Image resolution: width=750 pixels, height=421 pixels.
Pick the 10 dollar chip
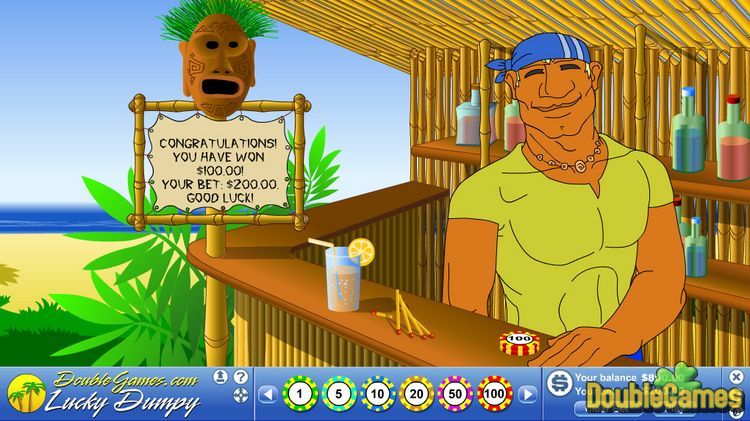(377, 394)
